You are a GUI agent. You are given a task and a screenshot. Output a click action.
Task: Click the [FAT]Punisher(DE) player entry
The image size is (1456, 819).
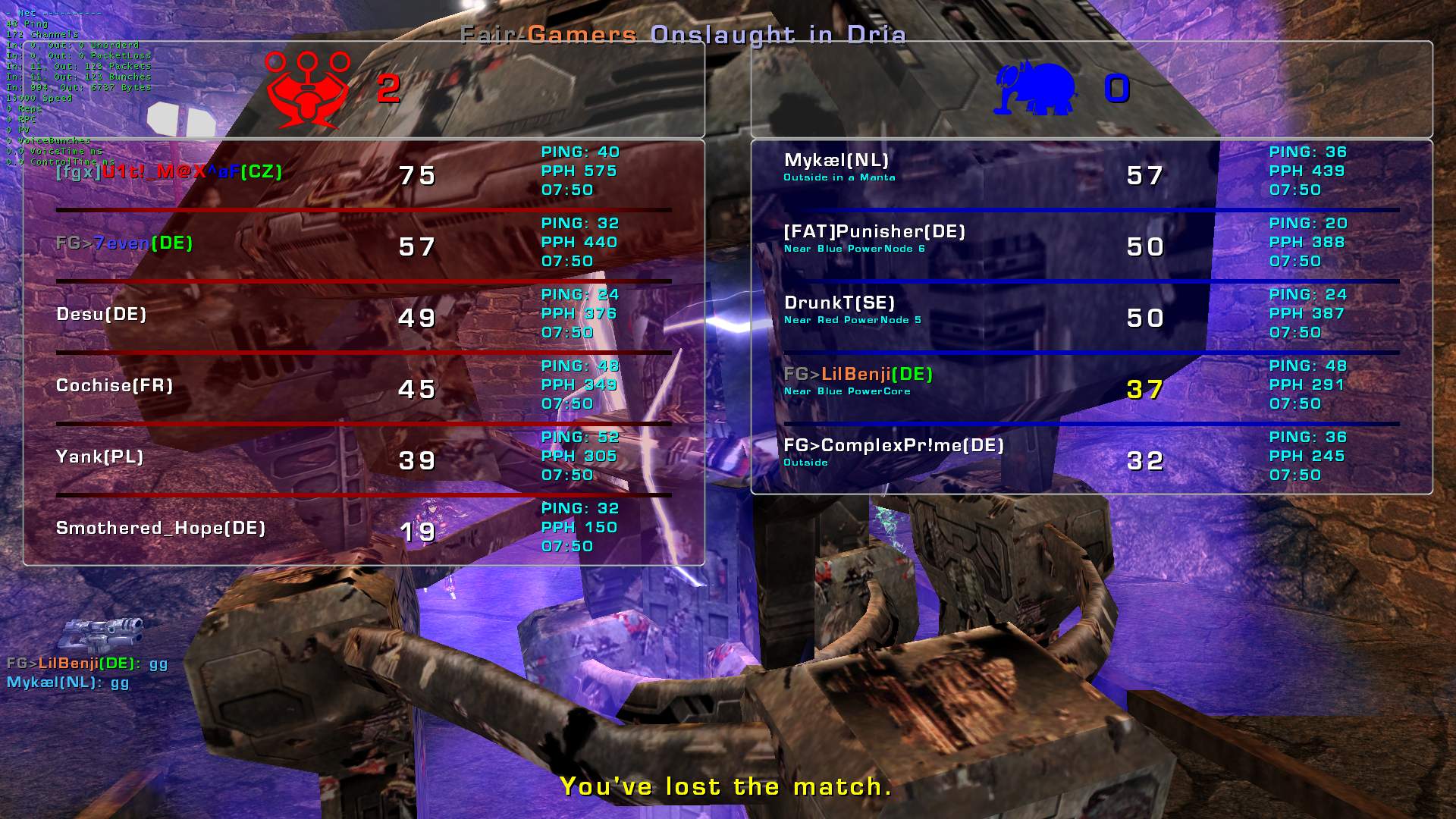874,232
